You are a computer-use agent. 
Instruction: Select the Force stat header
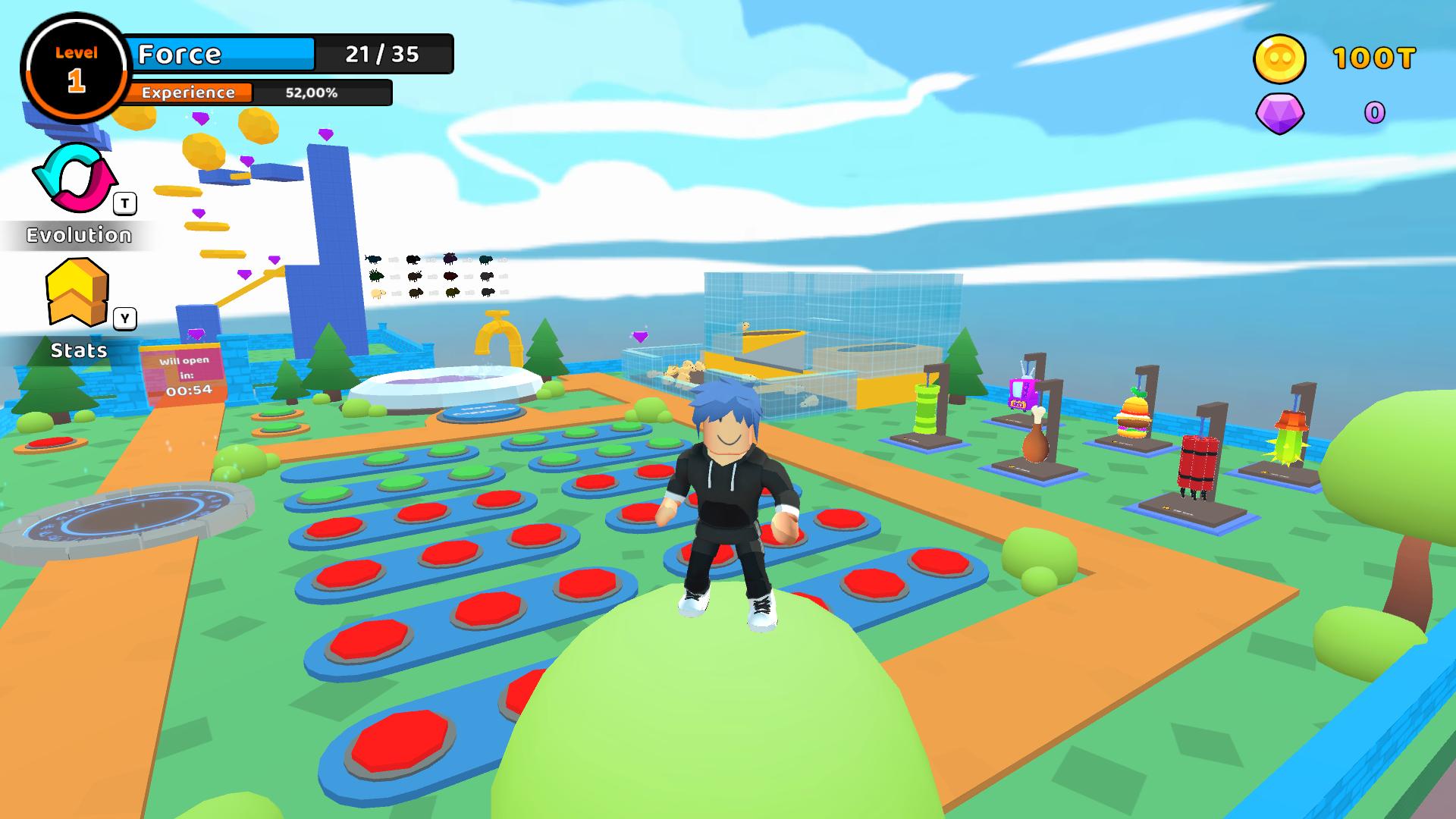(178, 54)
